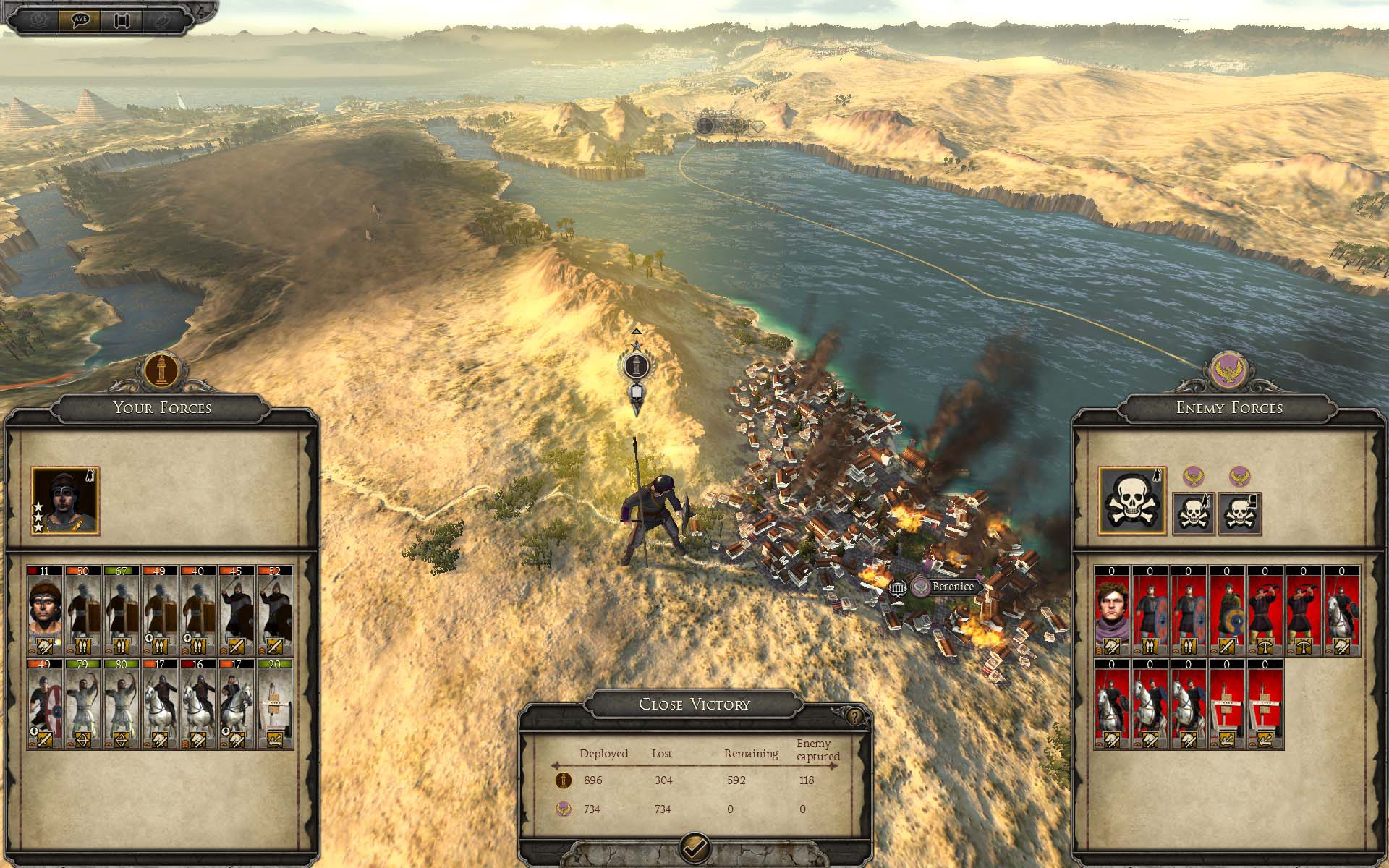Open the scroll icon in top toolbar
Screen dimensions: 1389x868
[120, 20]
